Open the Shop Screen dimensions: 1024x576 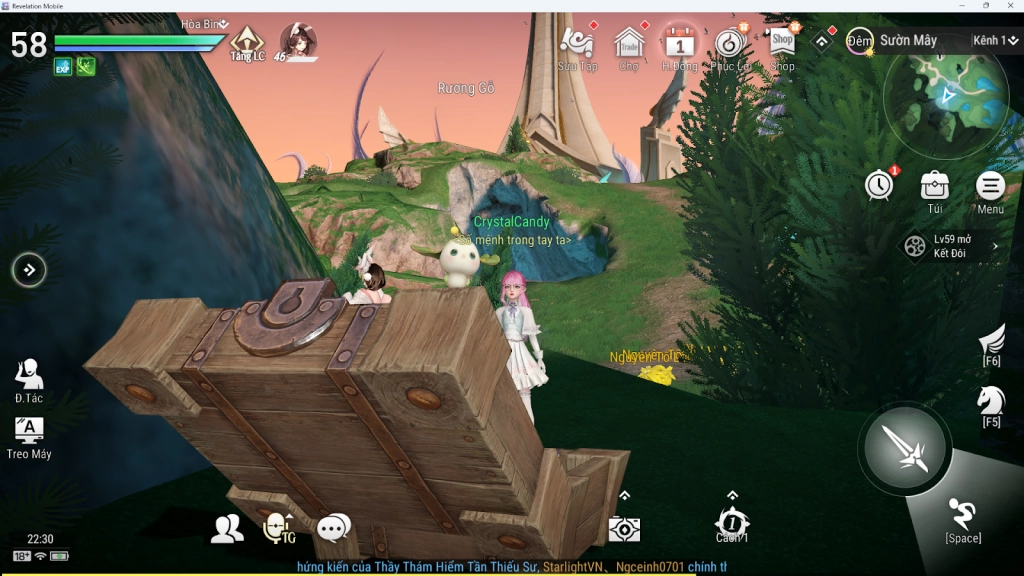coord(782,44)
